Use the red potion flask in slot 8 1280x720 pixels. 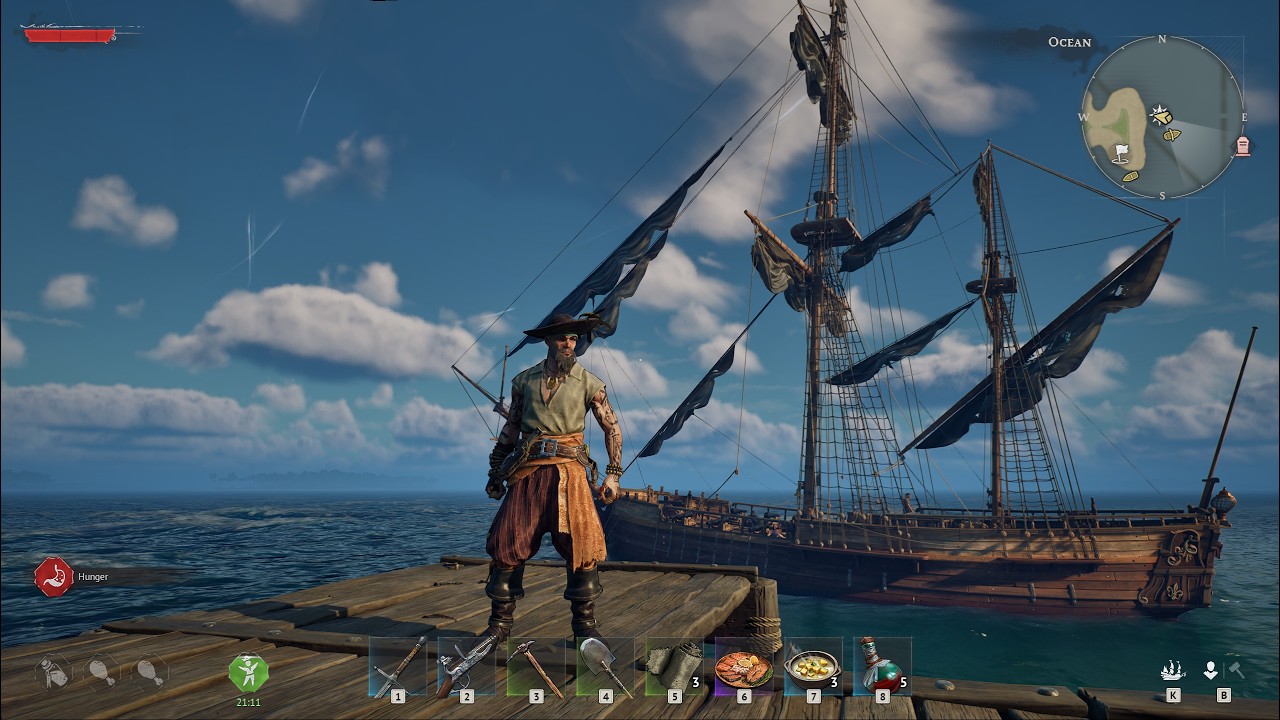pos(881,666)
